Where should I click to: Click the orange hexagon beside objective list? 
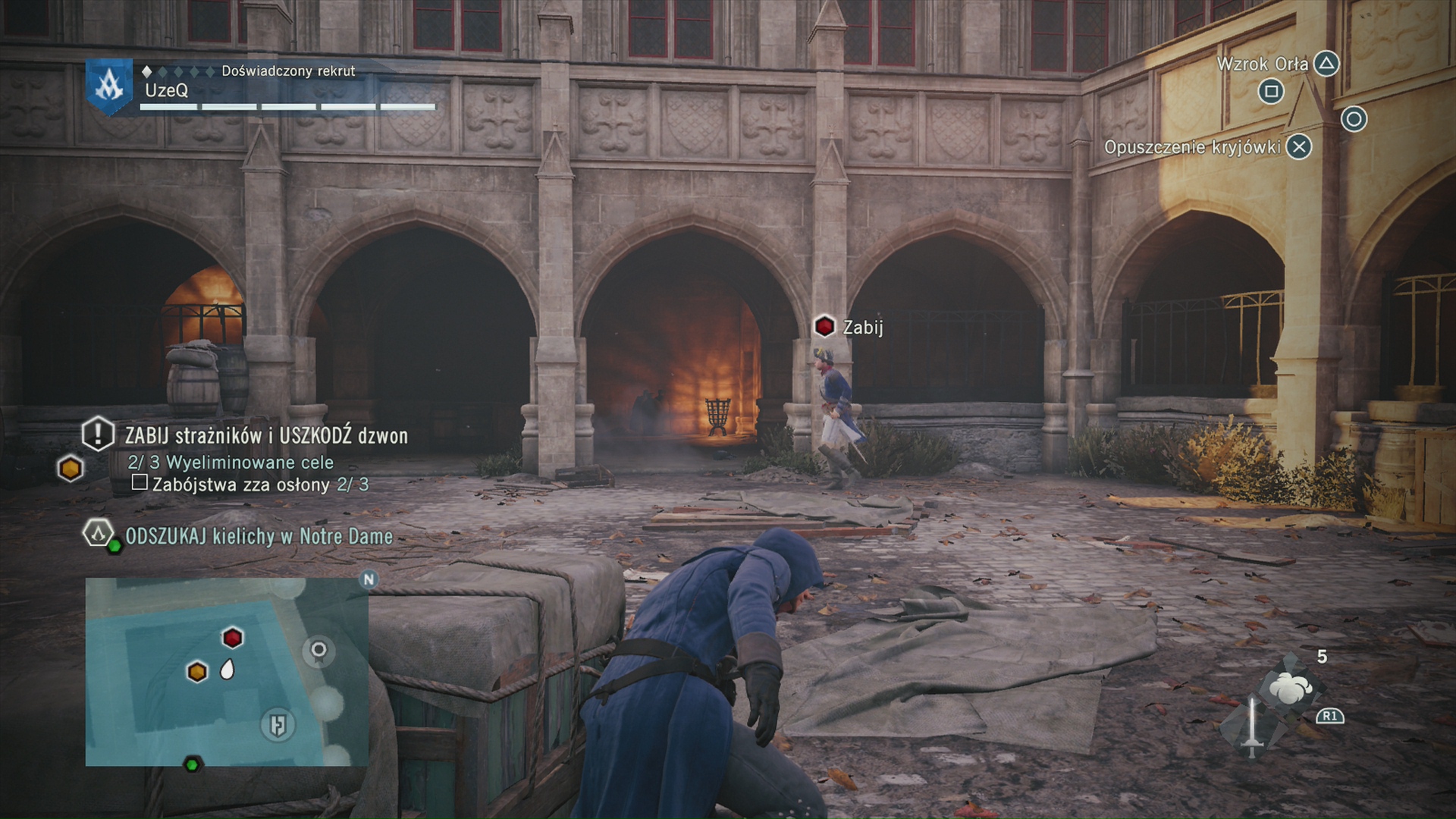[x=71, y=469]
